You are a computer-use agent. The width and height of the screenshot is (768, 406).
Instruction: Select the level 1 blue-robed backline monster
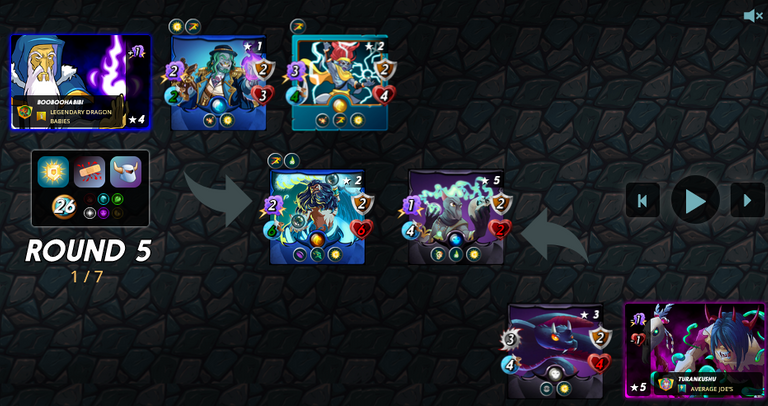(x=219, y=82)
